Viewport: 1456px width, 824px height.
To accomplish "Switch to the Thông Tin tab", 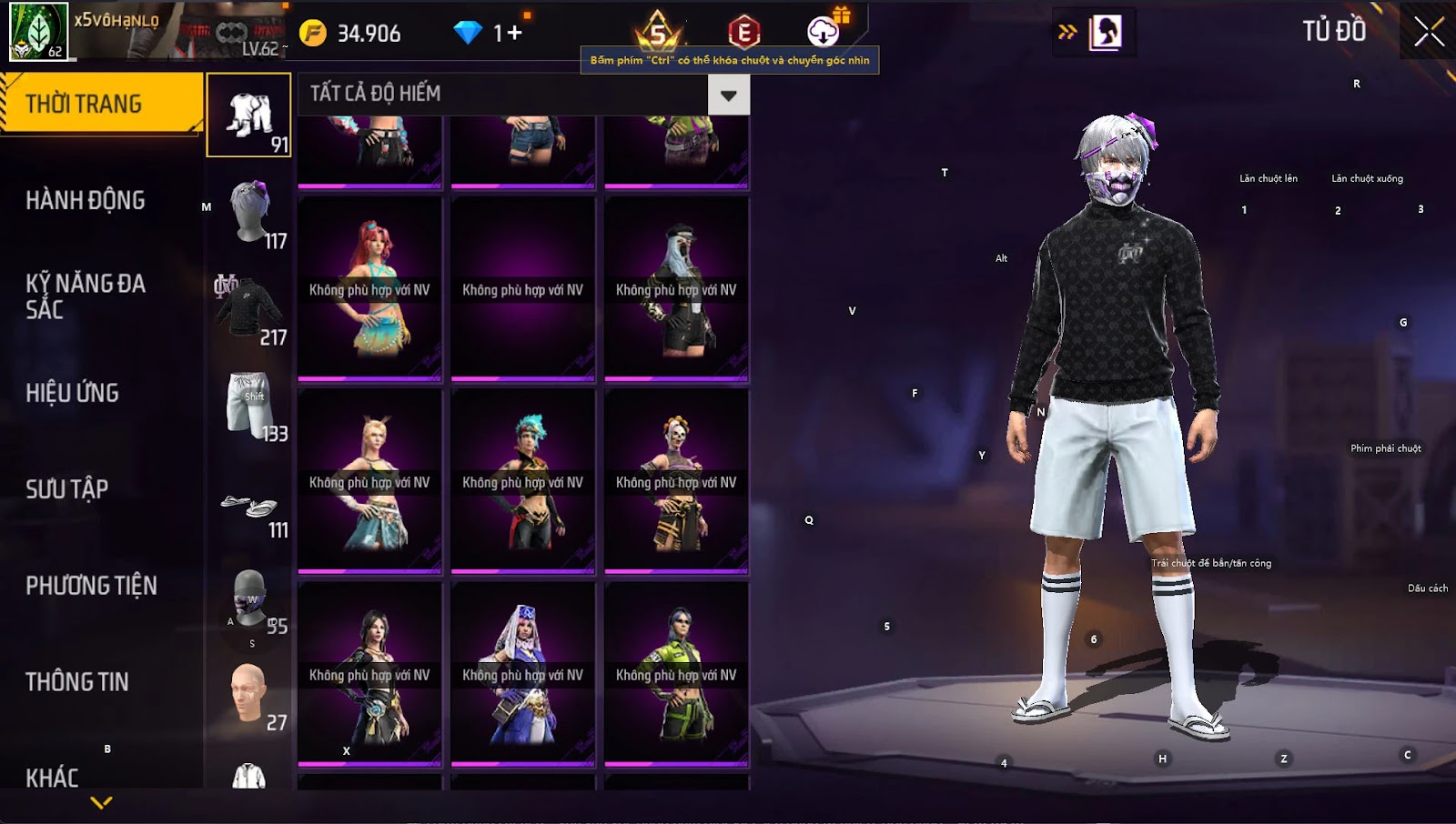I will coord(77,682).
